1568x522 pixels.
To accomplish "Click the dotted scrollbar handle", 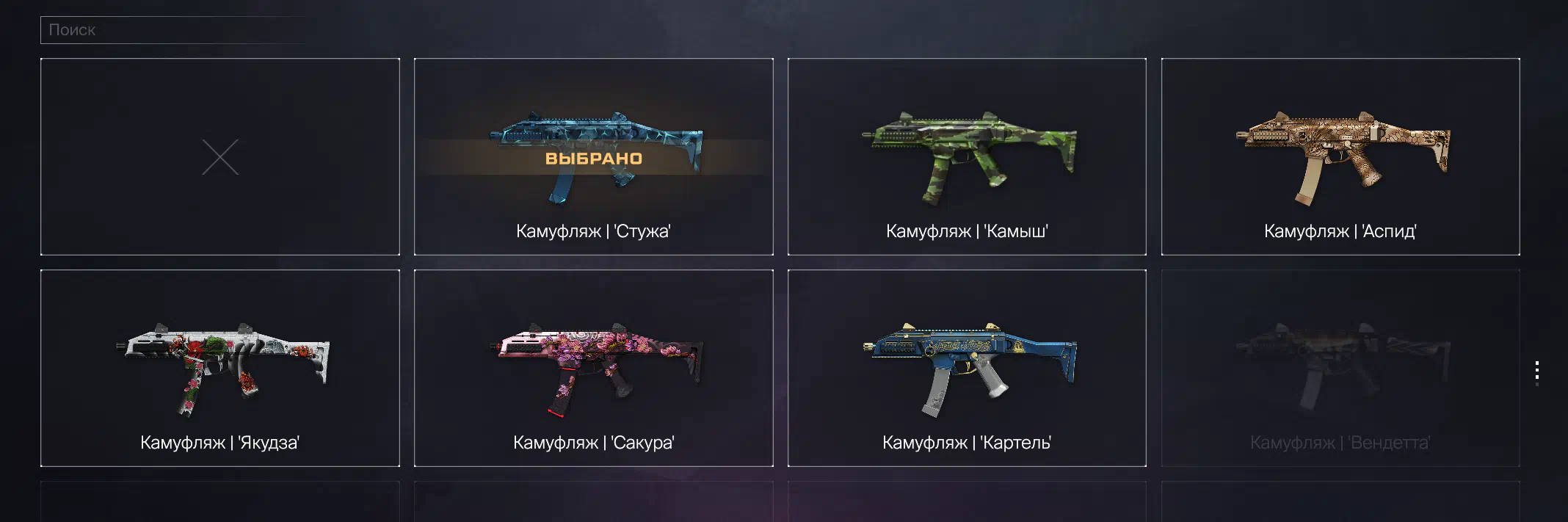I will click(1536, 372).
